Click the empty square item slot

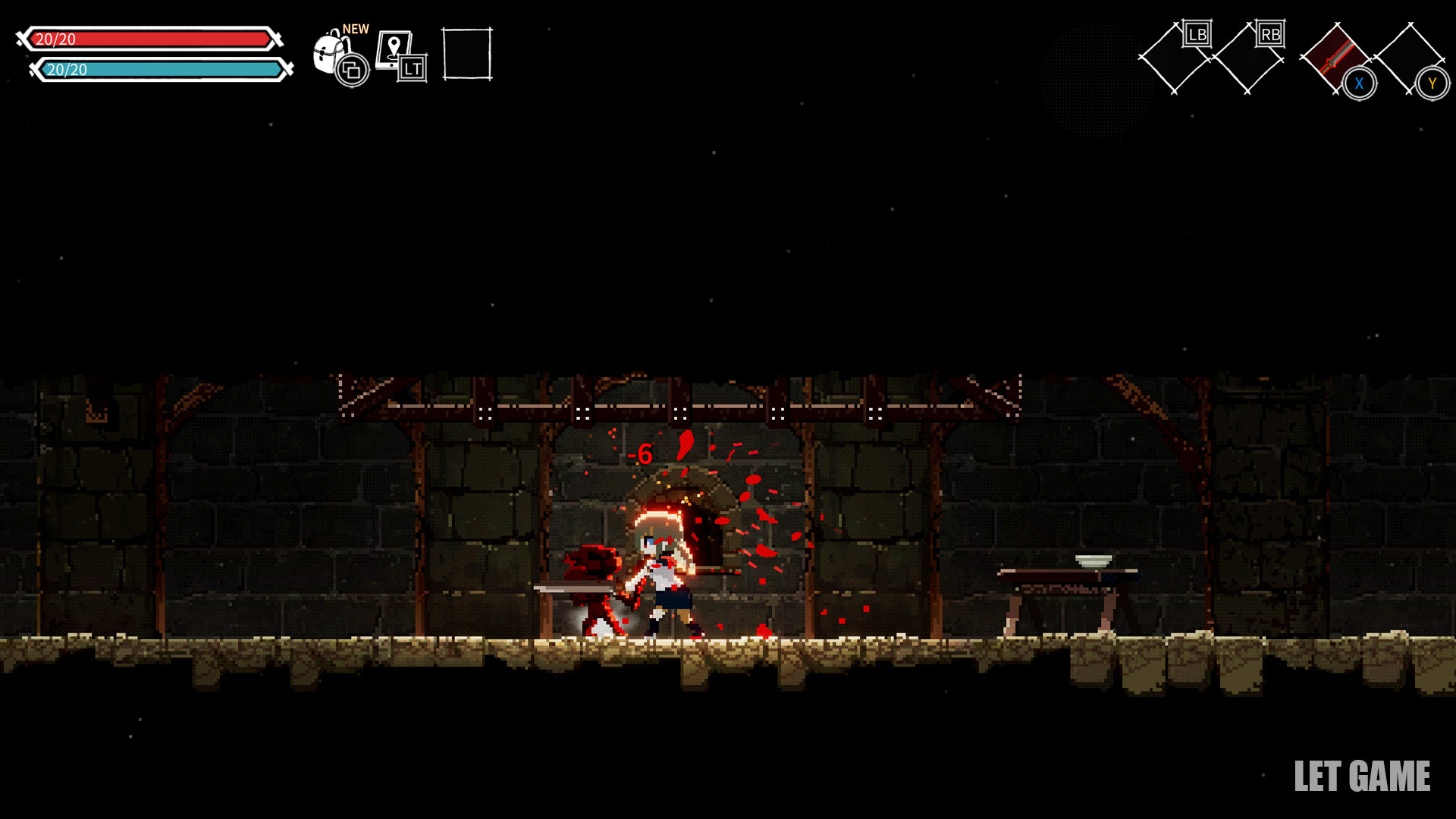(467, 54)
